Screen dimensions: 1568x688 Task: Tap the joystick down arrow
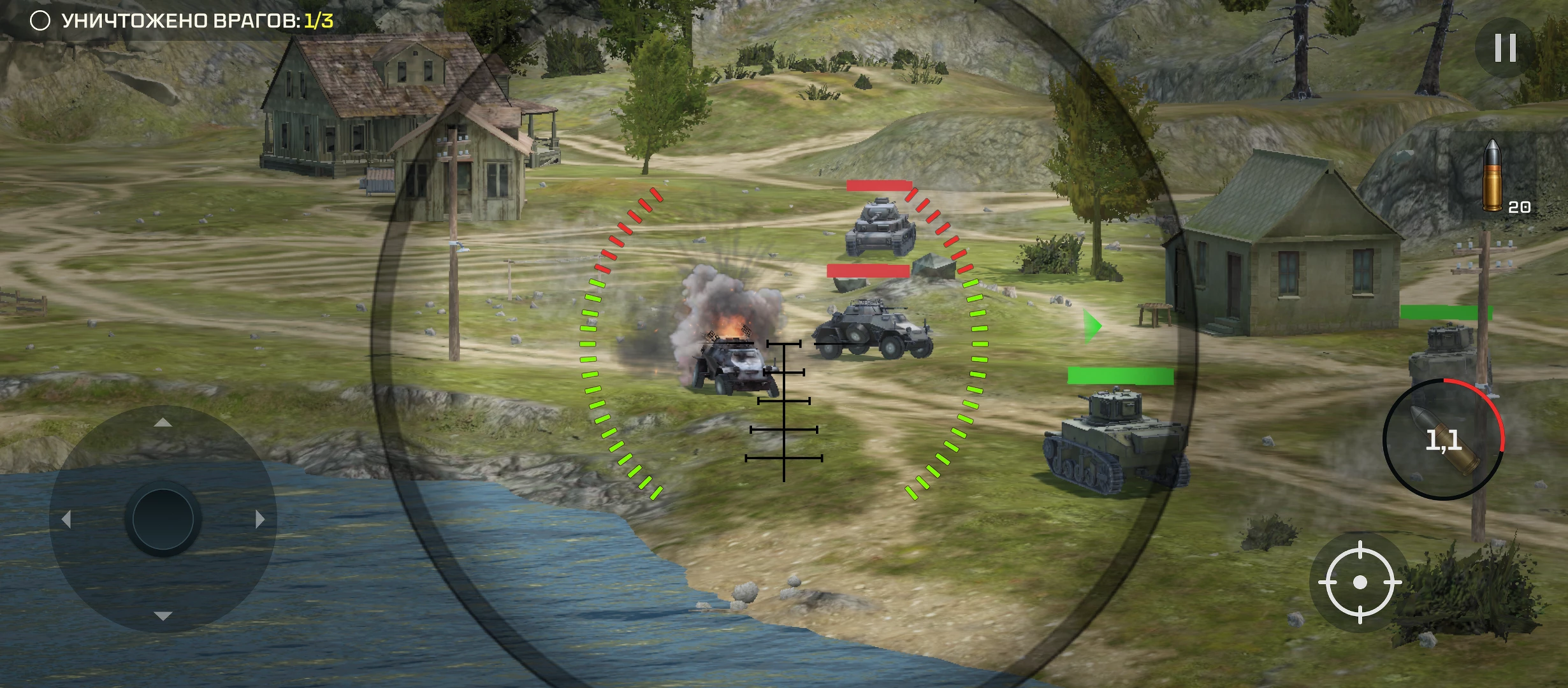[x=163, y=615]
